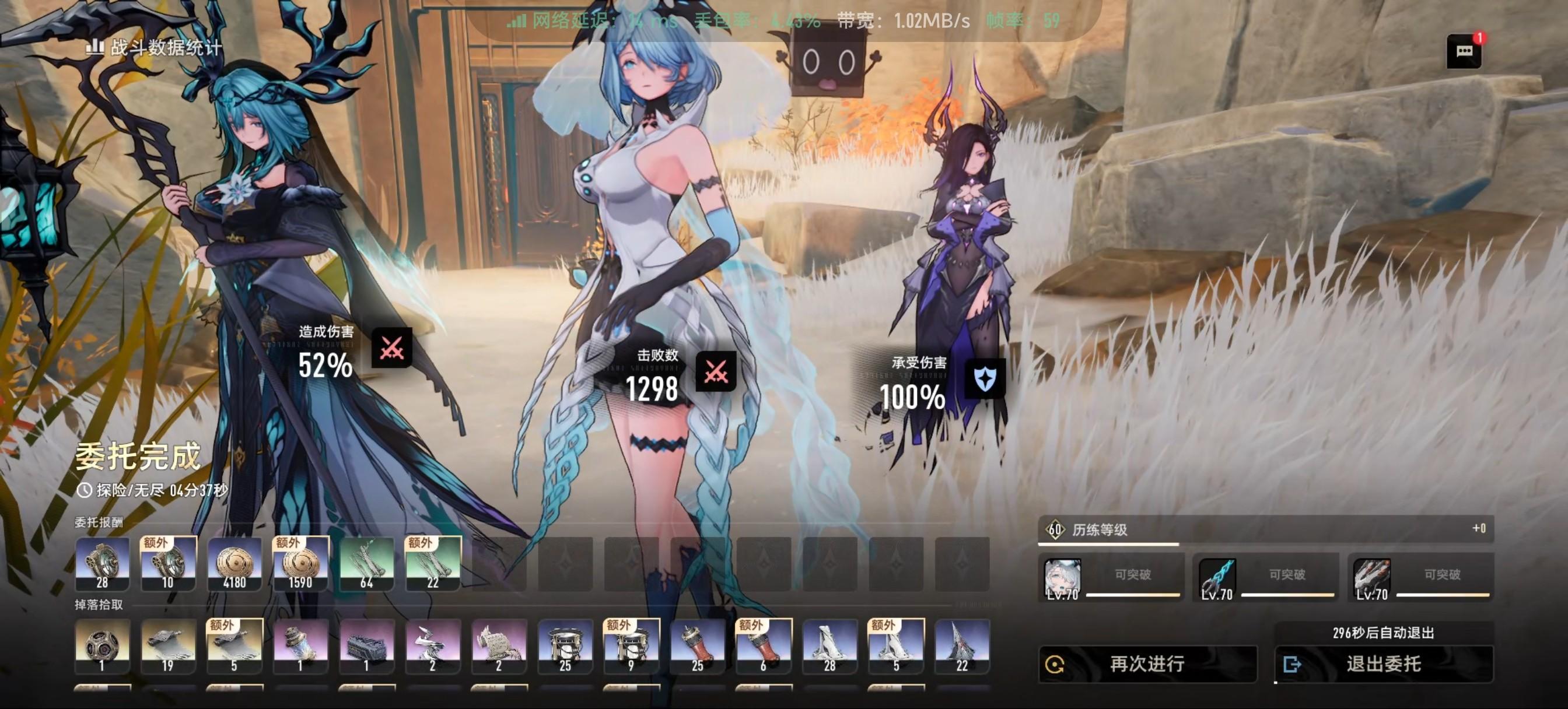
Task: Select the dark metal case drop
Action: click(x=367, y=646)
